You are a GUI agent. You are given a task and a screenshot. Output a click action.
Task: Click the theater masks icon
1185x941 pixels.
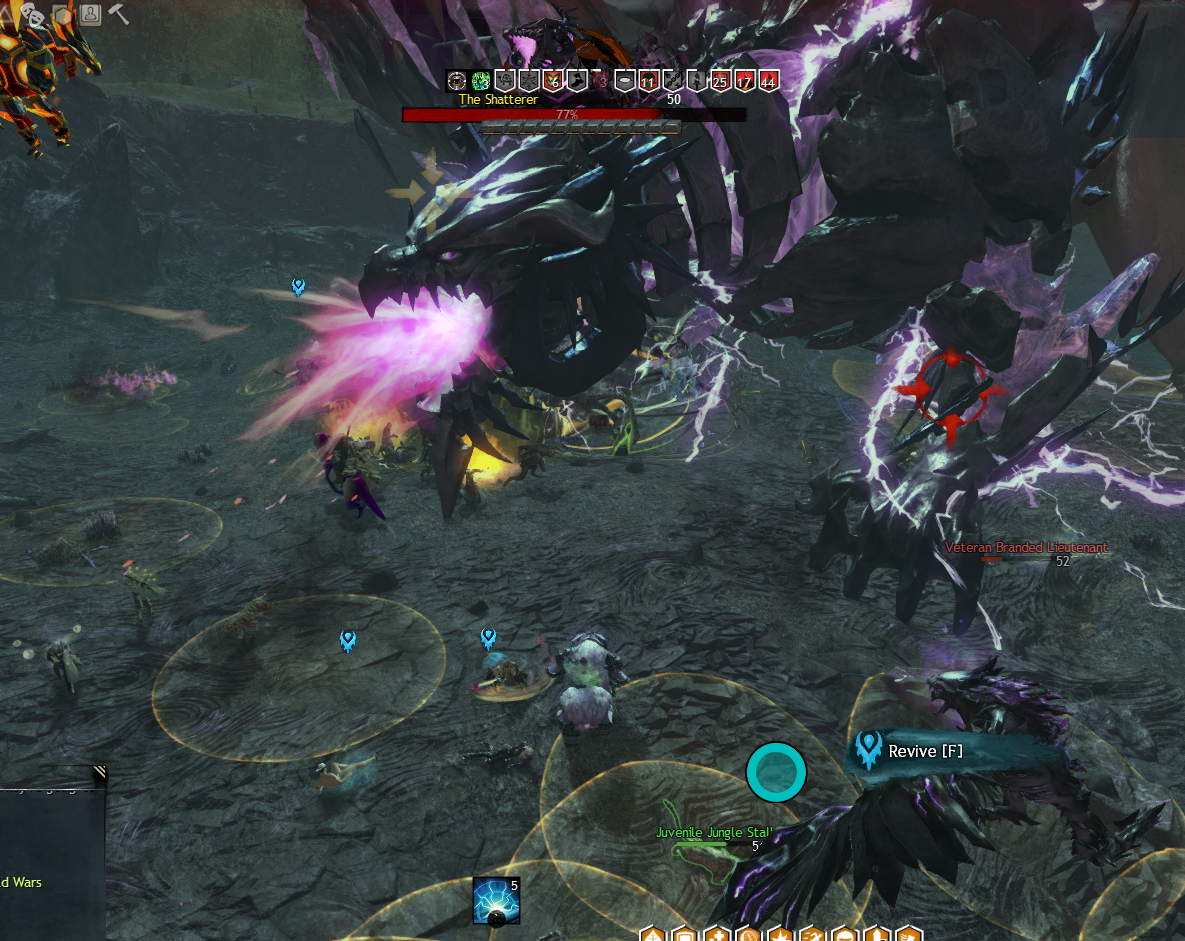[x=32, y=14]
